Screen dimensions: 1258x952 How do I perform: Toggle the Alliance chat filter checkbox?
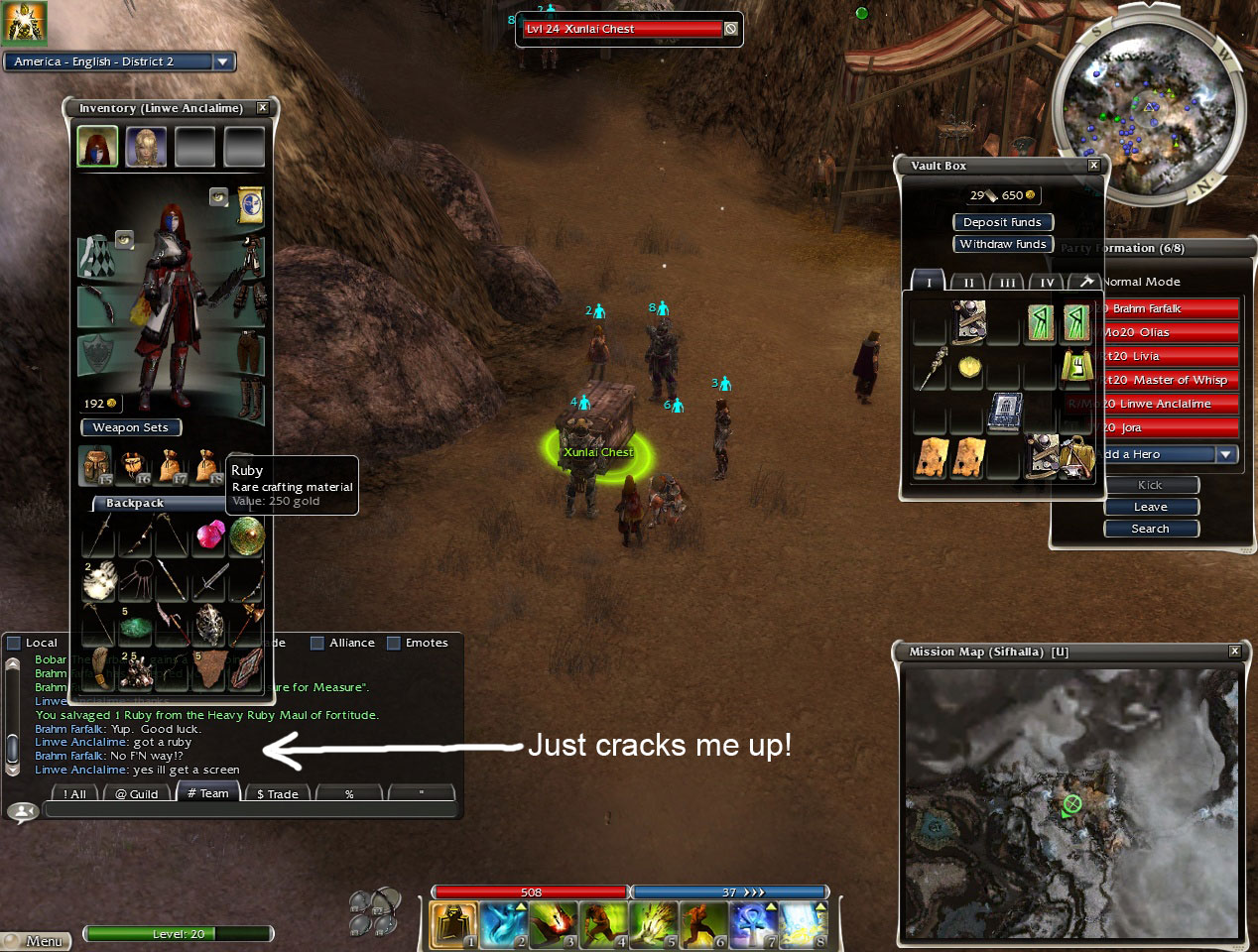coord(317,643)
